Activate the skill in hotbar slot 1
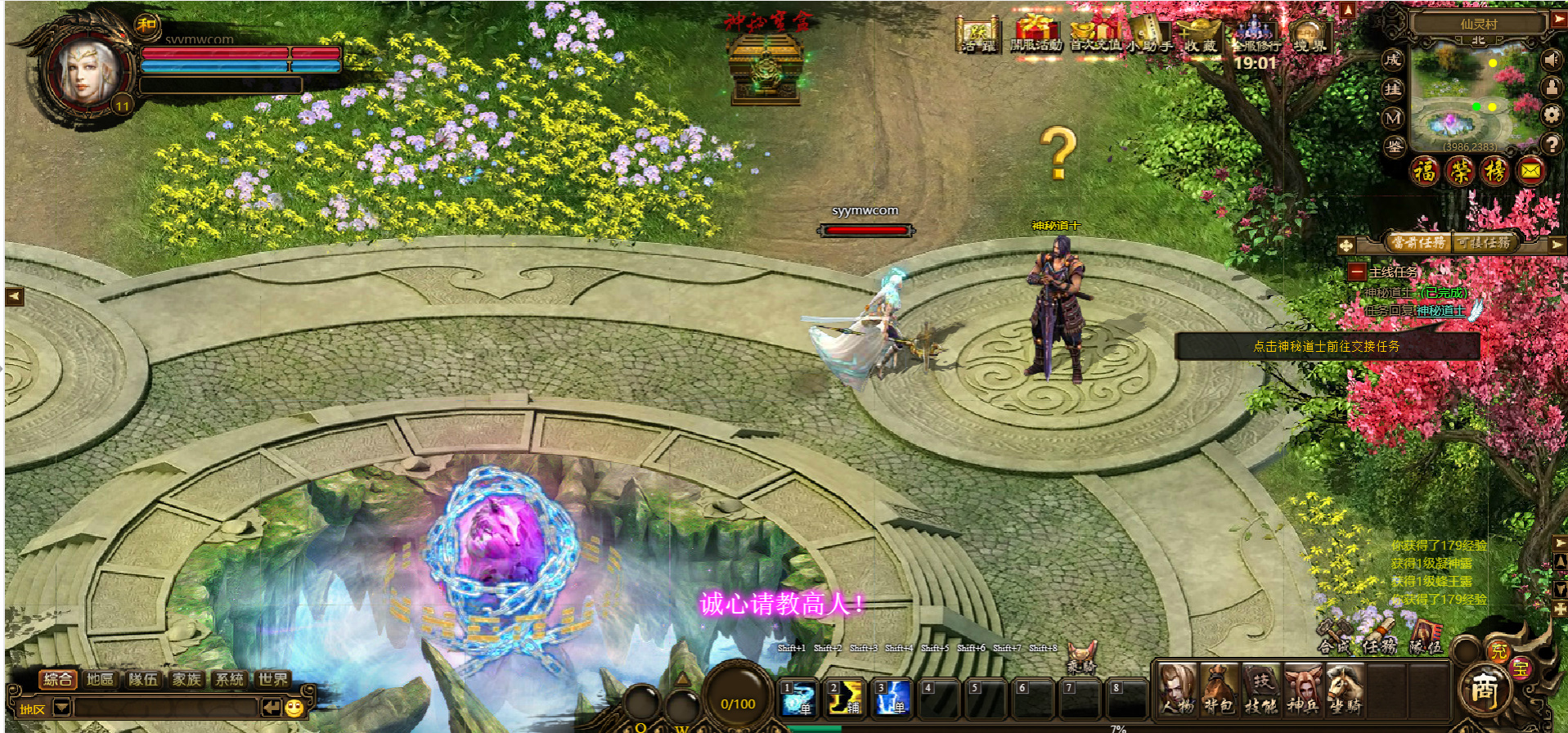The width and height of the screenshot is (1568, 733). (797, 698)
